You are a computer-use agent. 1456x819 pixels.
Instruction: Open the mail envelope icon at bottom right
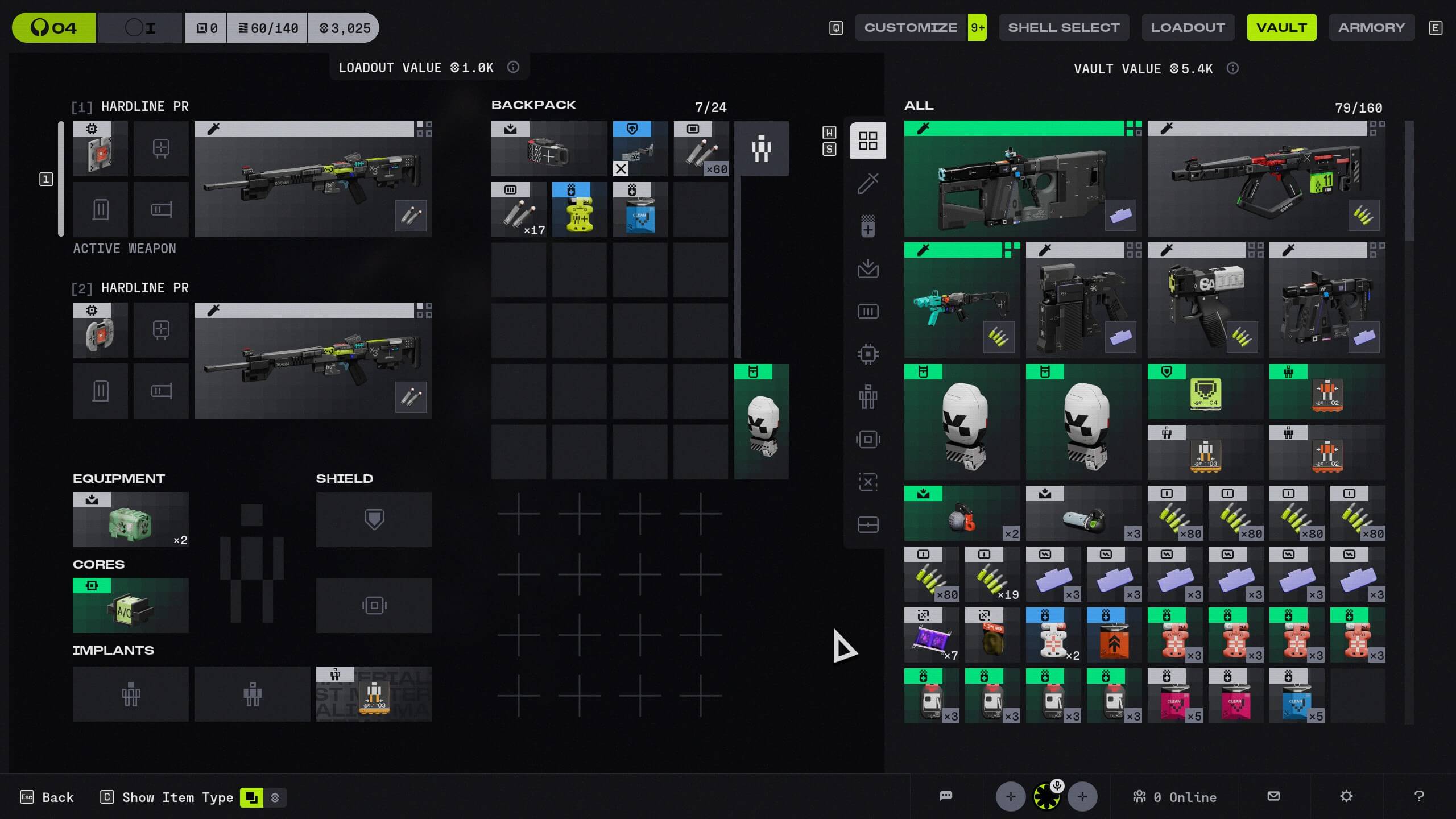(1273, 796)
